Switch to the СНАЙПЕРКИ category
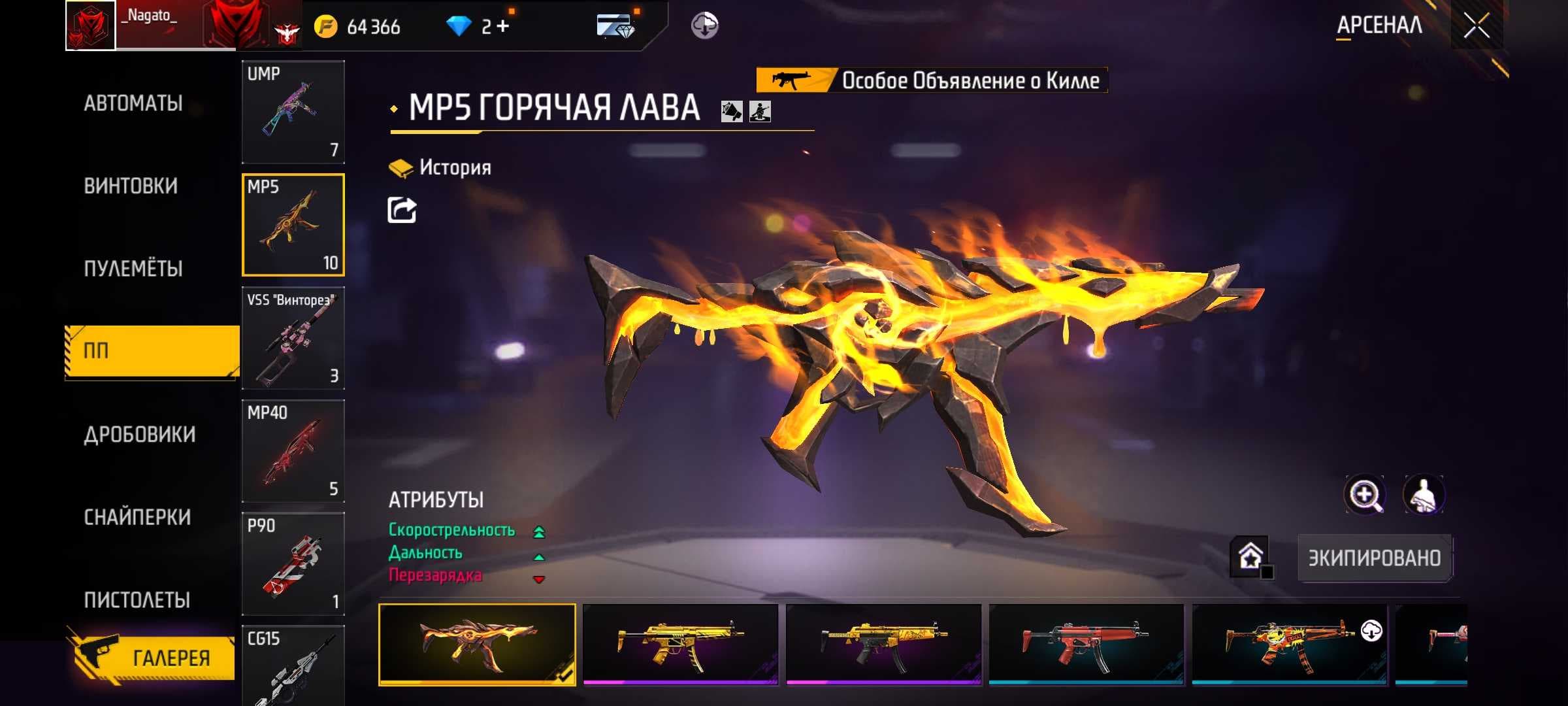Screen dimensions: 1568x706 click(x=137, y=517)
